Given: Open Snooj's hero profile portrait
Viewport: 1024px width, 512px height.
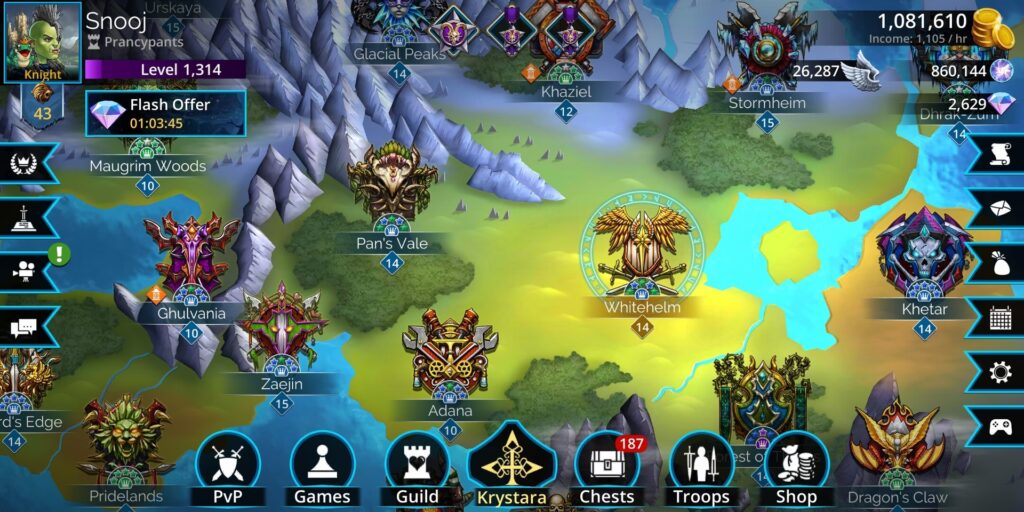Looking at the screenshot, I should click(43, 41).
